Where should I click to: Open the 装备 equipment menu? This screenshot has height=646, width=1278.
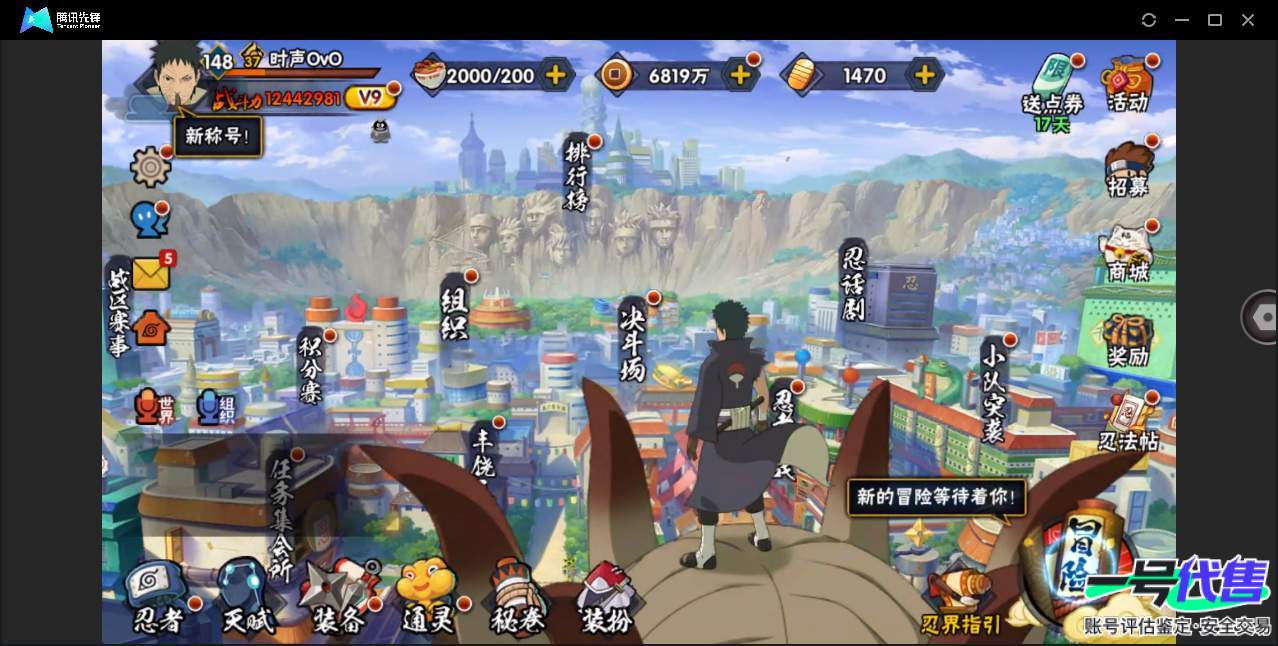click(x=338, y=600)
